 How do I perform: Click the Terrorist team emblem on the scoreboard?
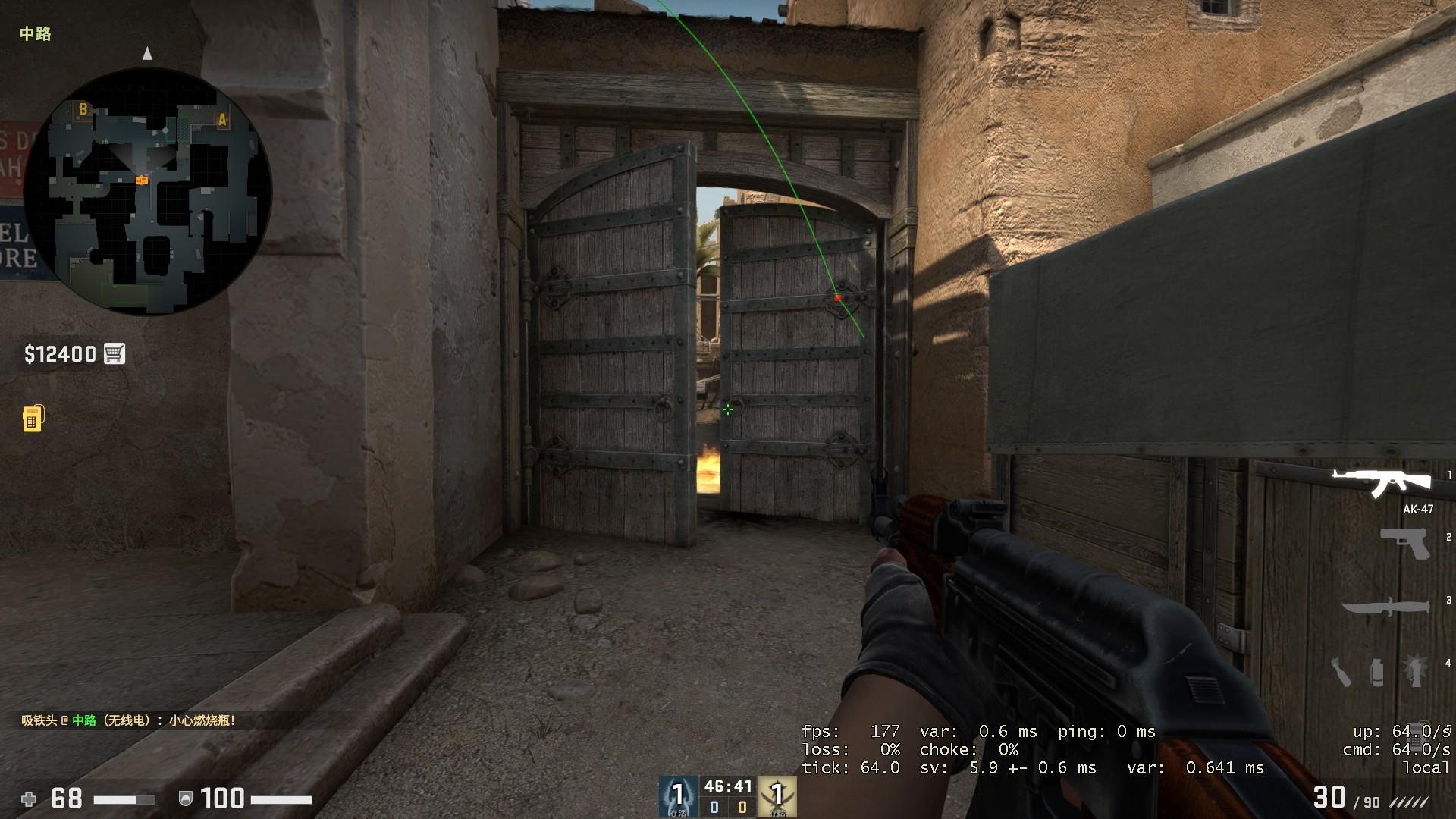tap(777, 796)
